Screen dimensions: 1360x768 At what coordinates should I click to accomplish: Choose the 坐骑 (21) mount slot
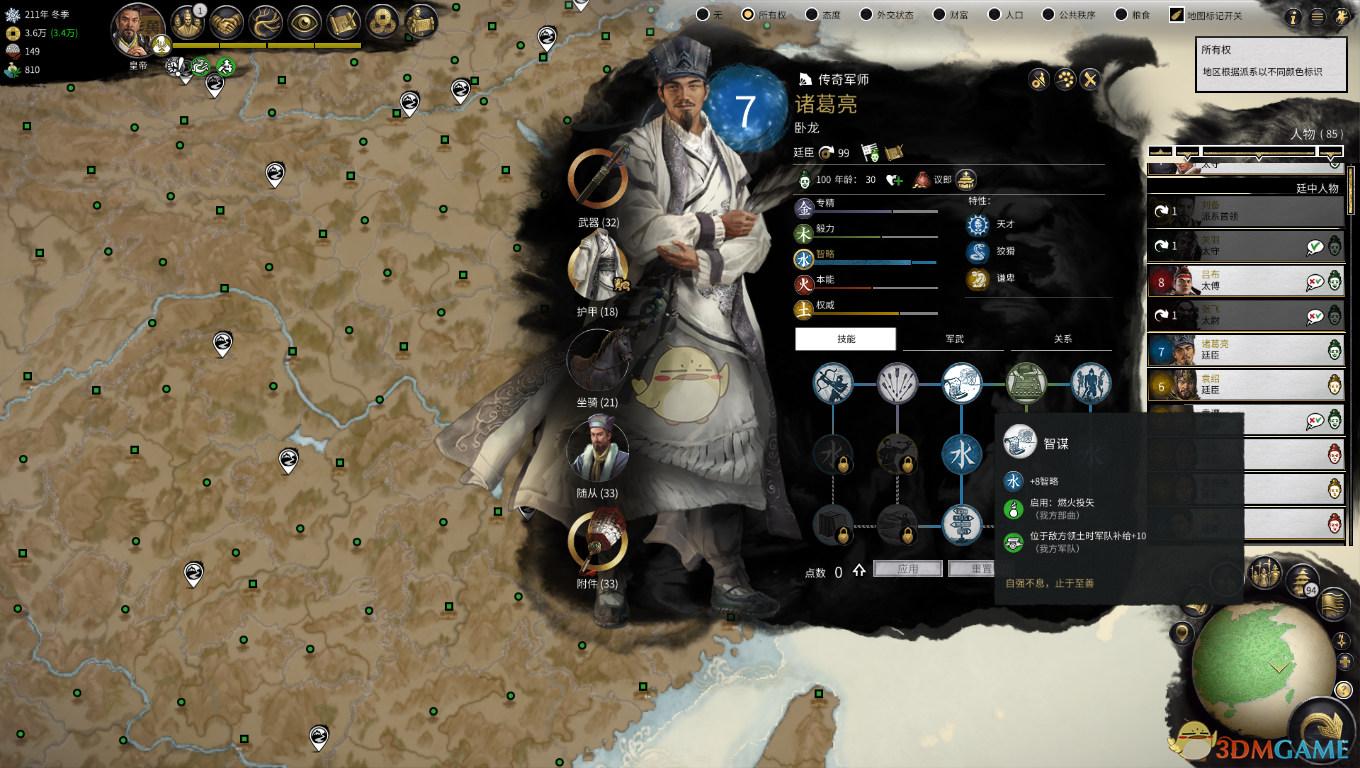coord(598,359)
